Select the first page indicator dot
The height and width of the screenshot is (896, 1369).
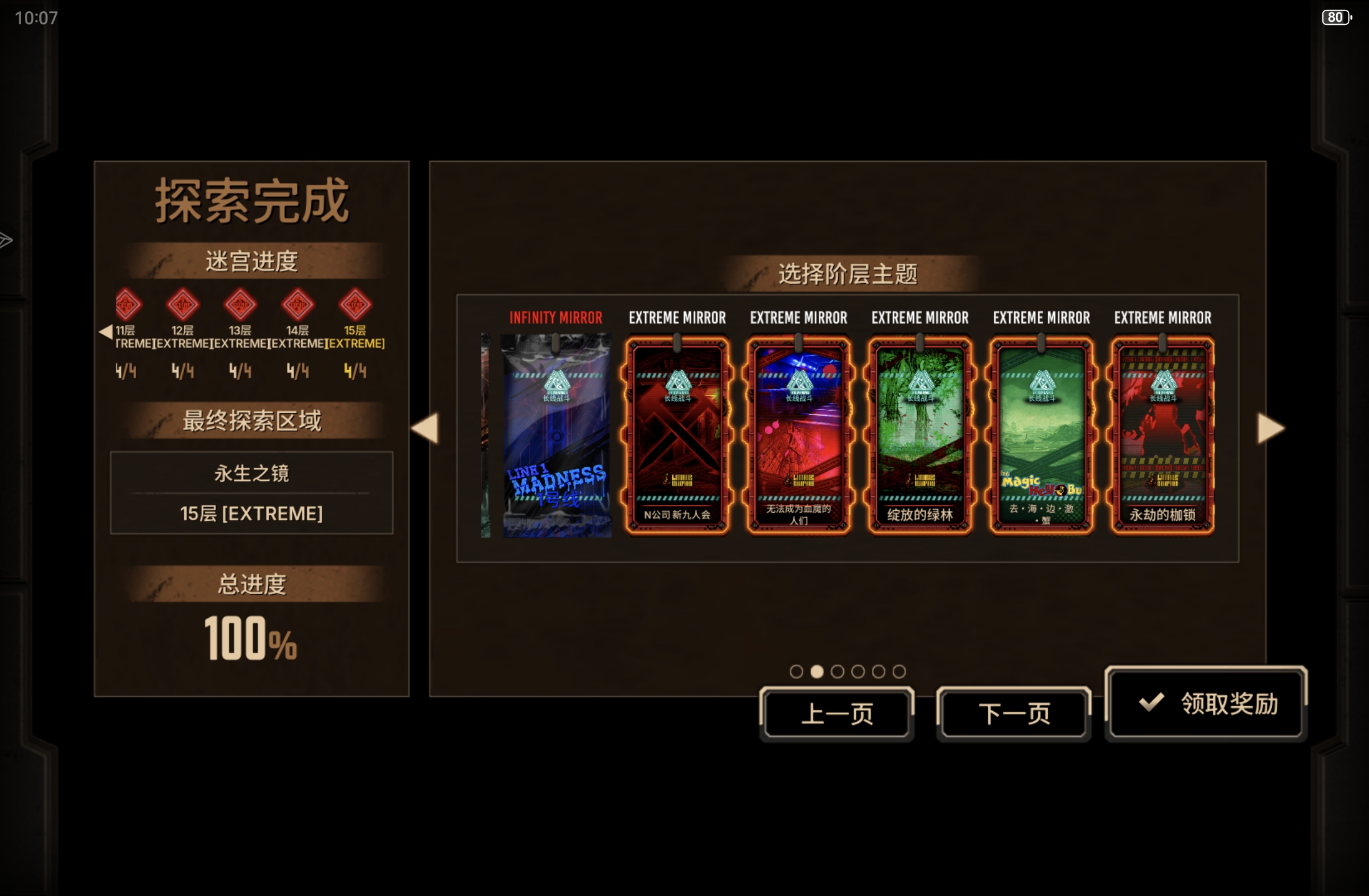797,671
